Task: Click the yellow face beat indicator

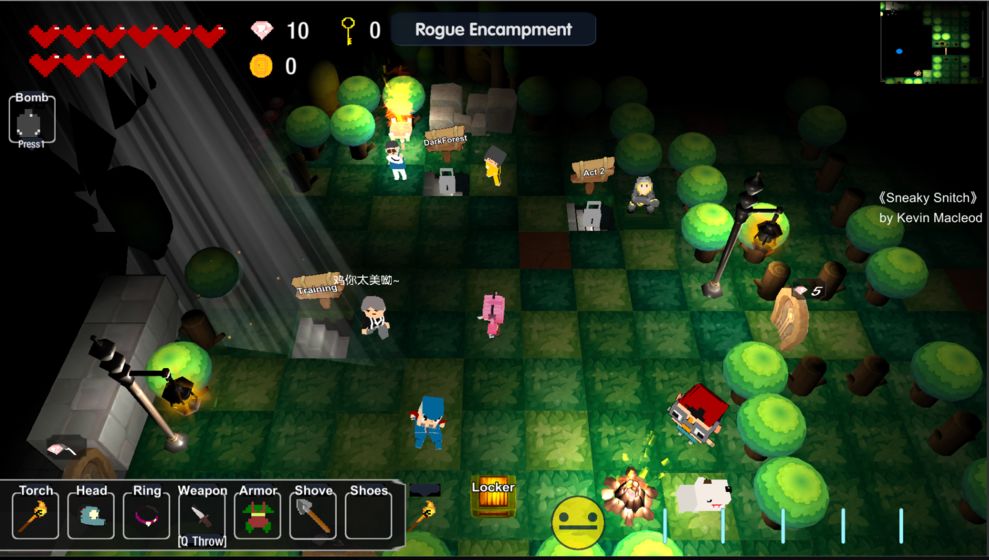Action: pos(578,521)
